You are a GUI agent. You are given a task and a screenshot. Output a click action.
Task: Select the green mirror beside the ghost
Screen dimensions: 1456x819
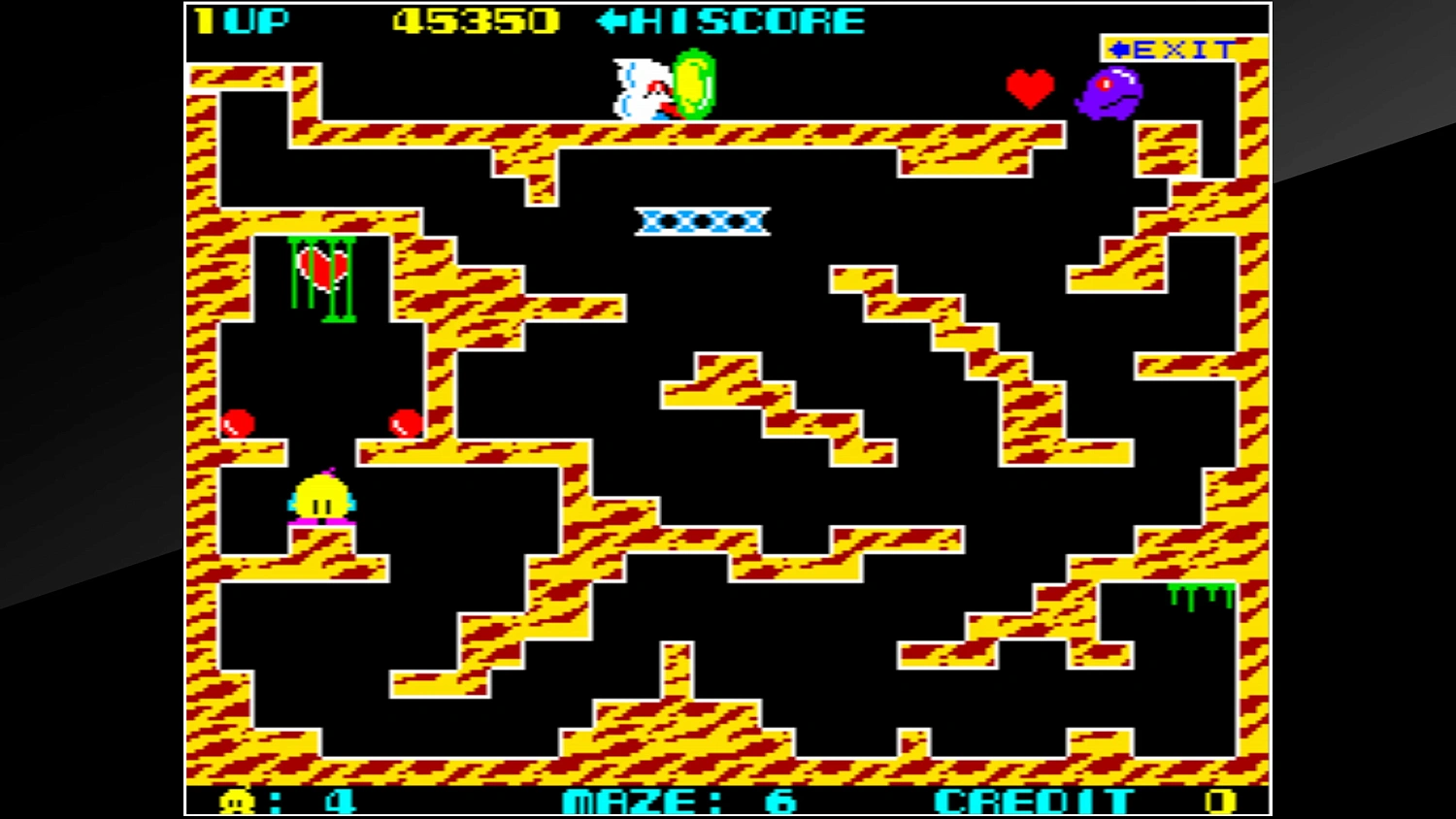(693, 87)
